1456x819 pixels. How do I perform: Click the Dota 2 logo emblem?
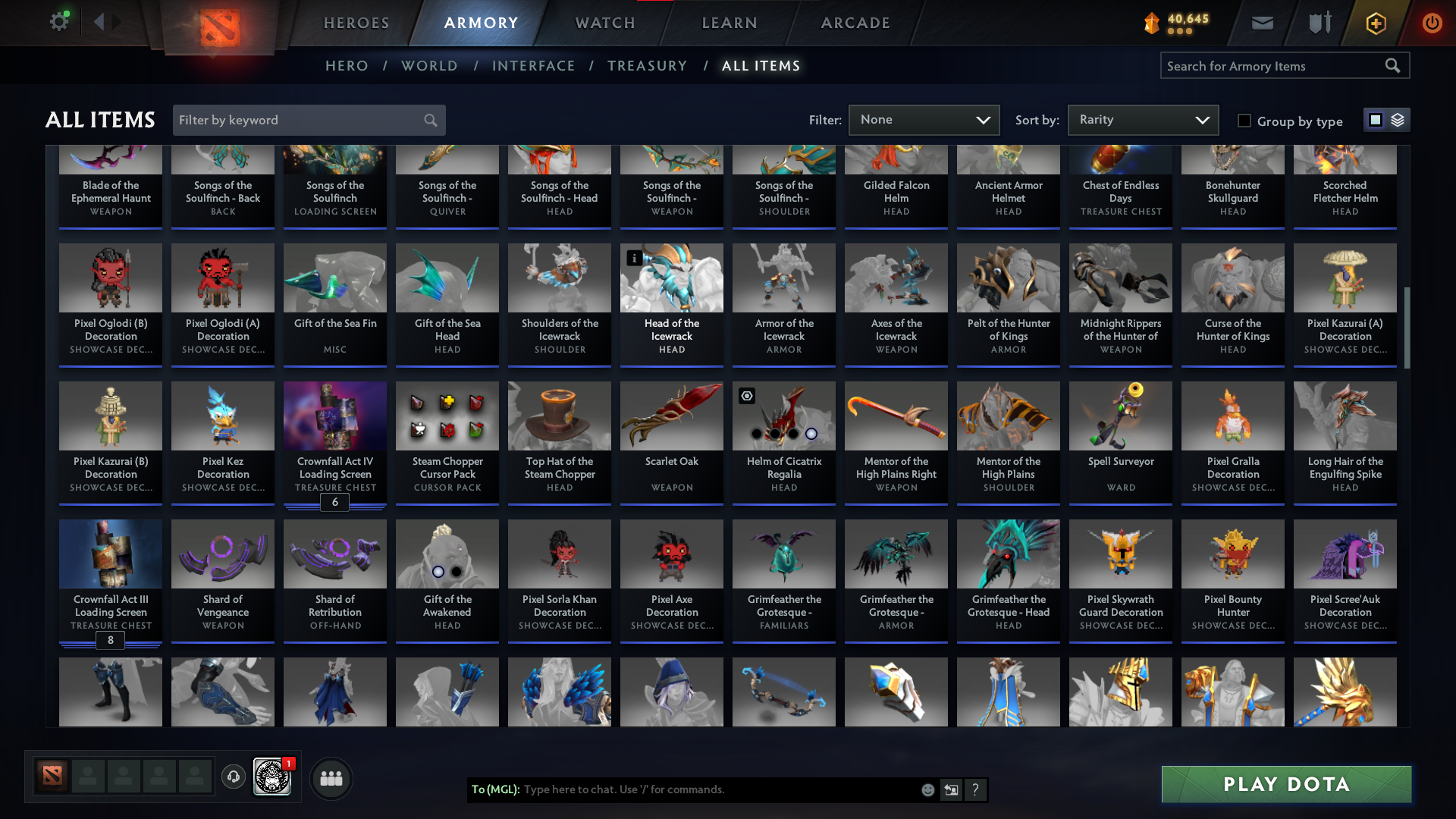pos(220,23)
